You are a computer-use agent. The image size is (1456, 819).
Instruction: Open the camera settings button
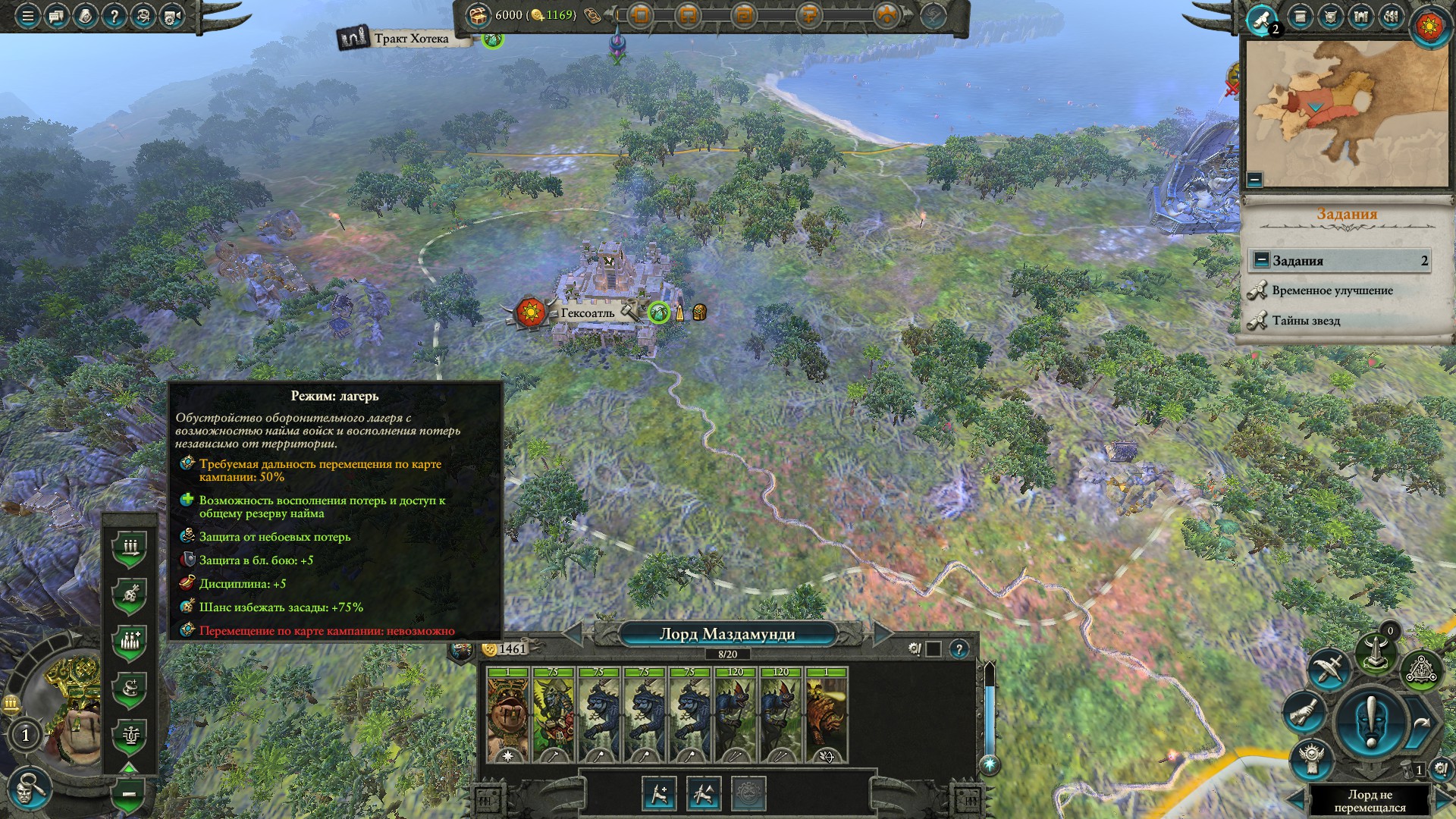click(172, 16)
